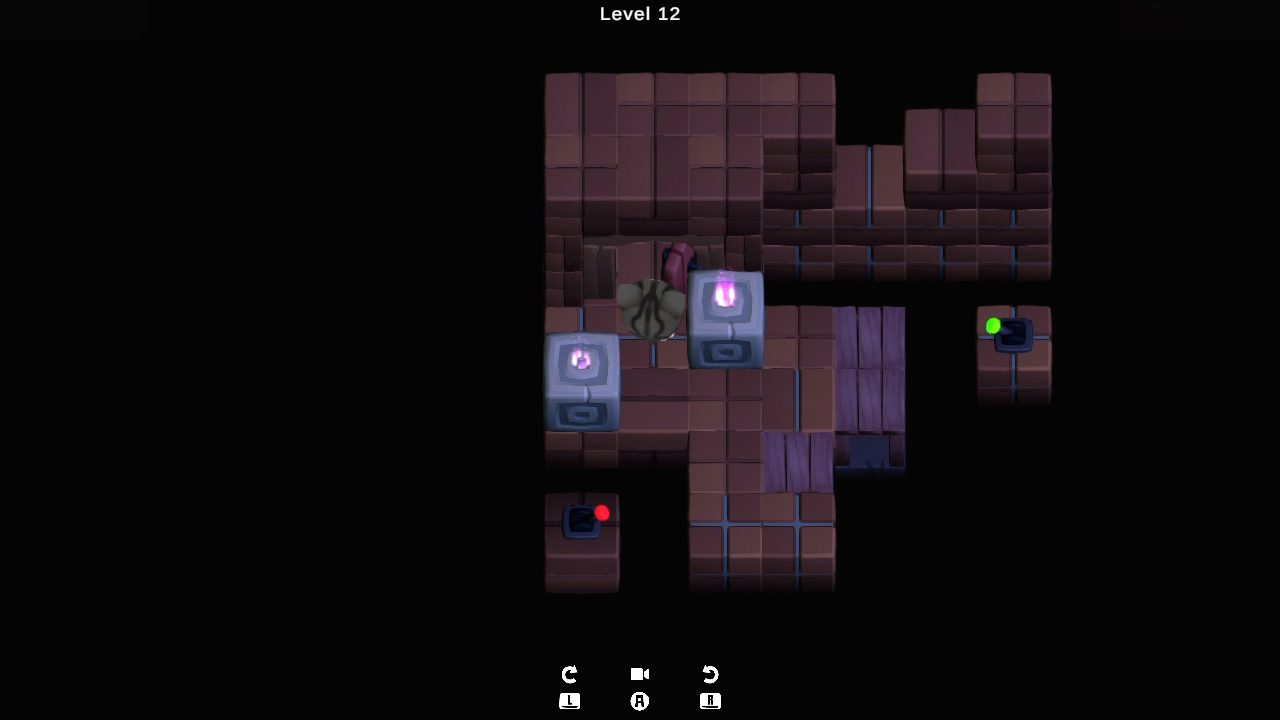Select the counterclockwise undo rotation icon
This screenshot has height=720, width=1280.
point(710,674)
